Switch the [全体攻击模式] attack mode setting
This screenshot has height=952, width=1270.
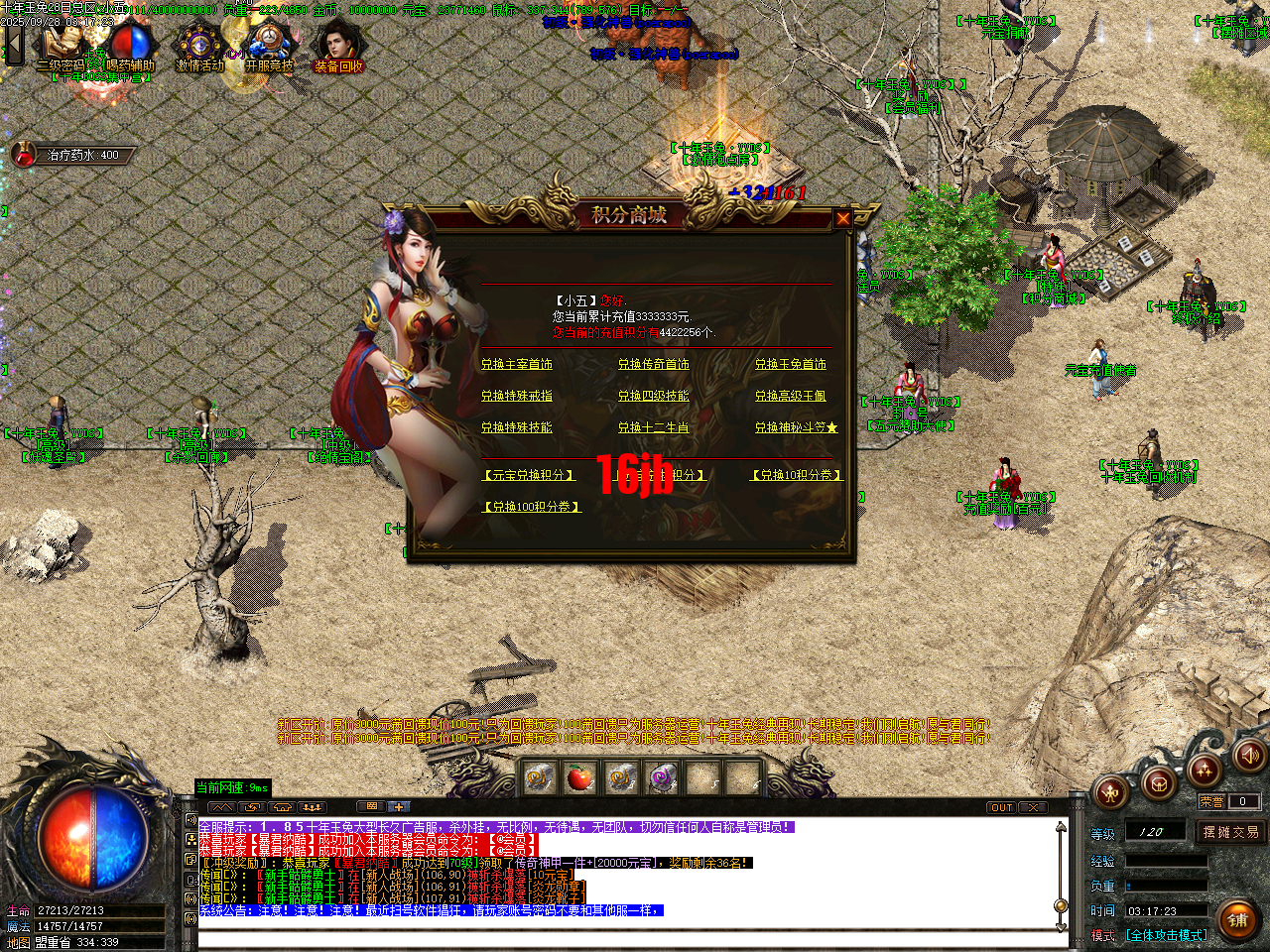(1167, 935)
